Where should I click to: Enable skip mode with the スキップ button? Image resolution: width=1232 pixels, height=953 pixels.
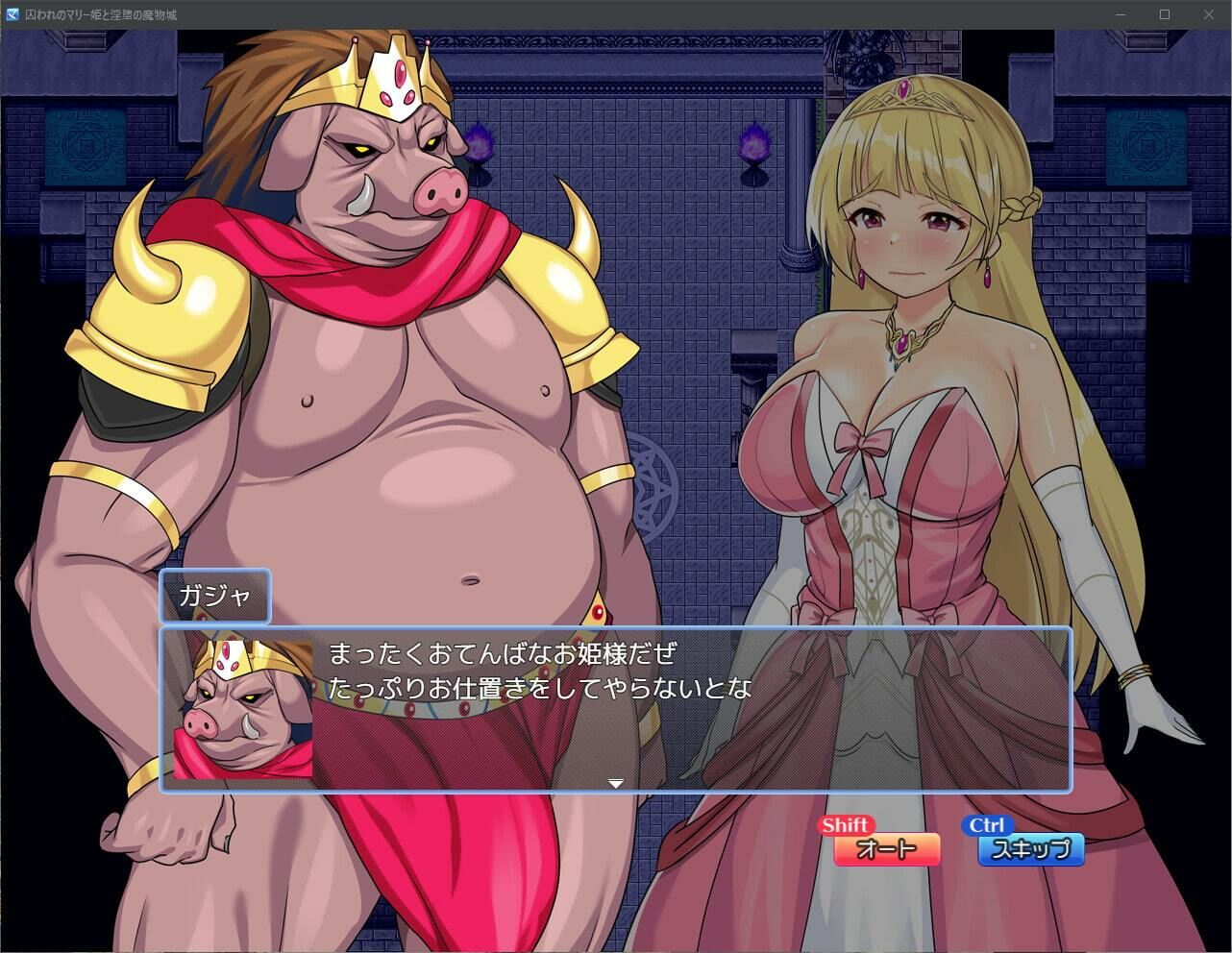coord(1031,848)
